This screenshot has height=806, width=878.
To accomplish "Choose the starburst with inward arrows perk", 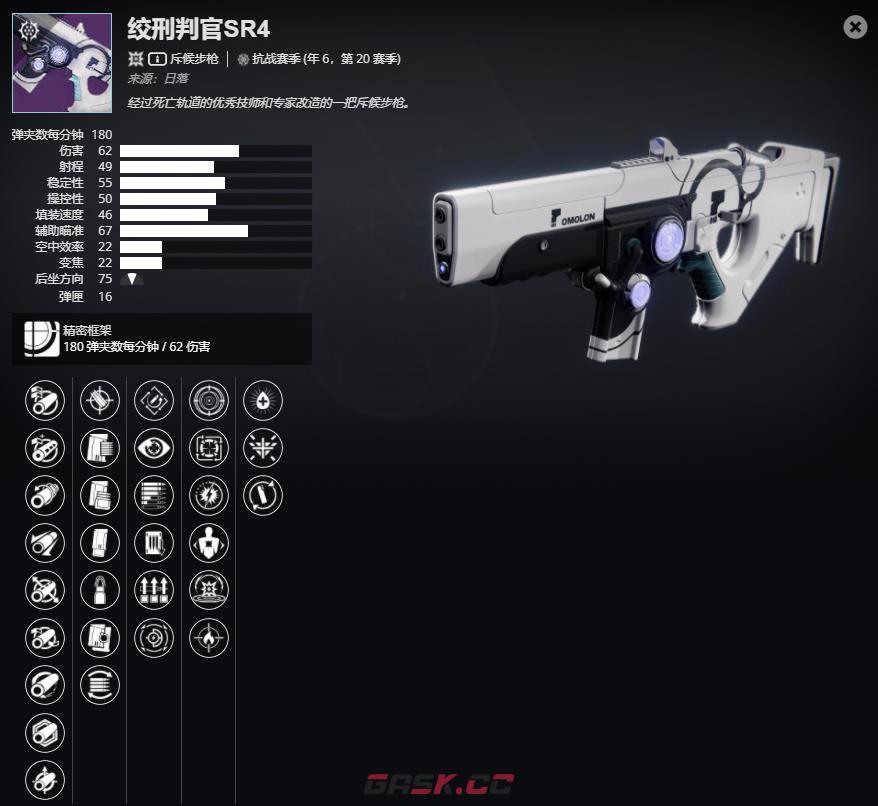I will 263,448.
